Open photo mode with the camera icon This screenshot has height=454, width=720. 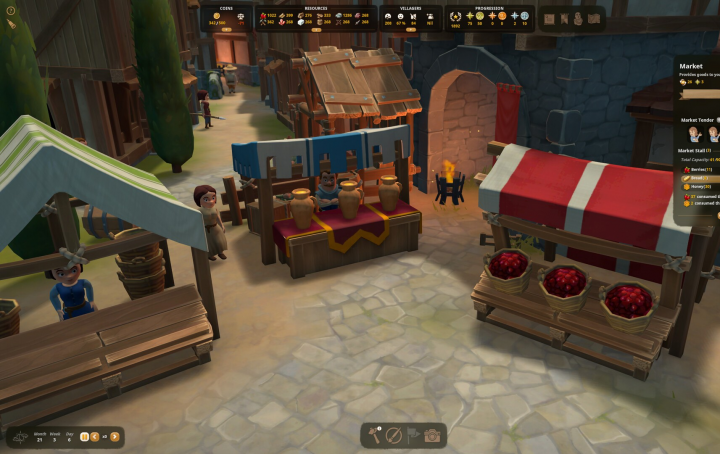pos(432,436)
